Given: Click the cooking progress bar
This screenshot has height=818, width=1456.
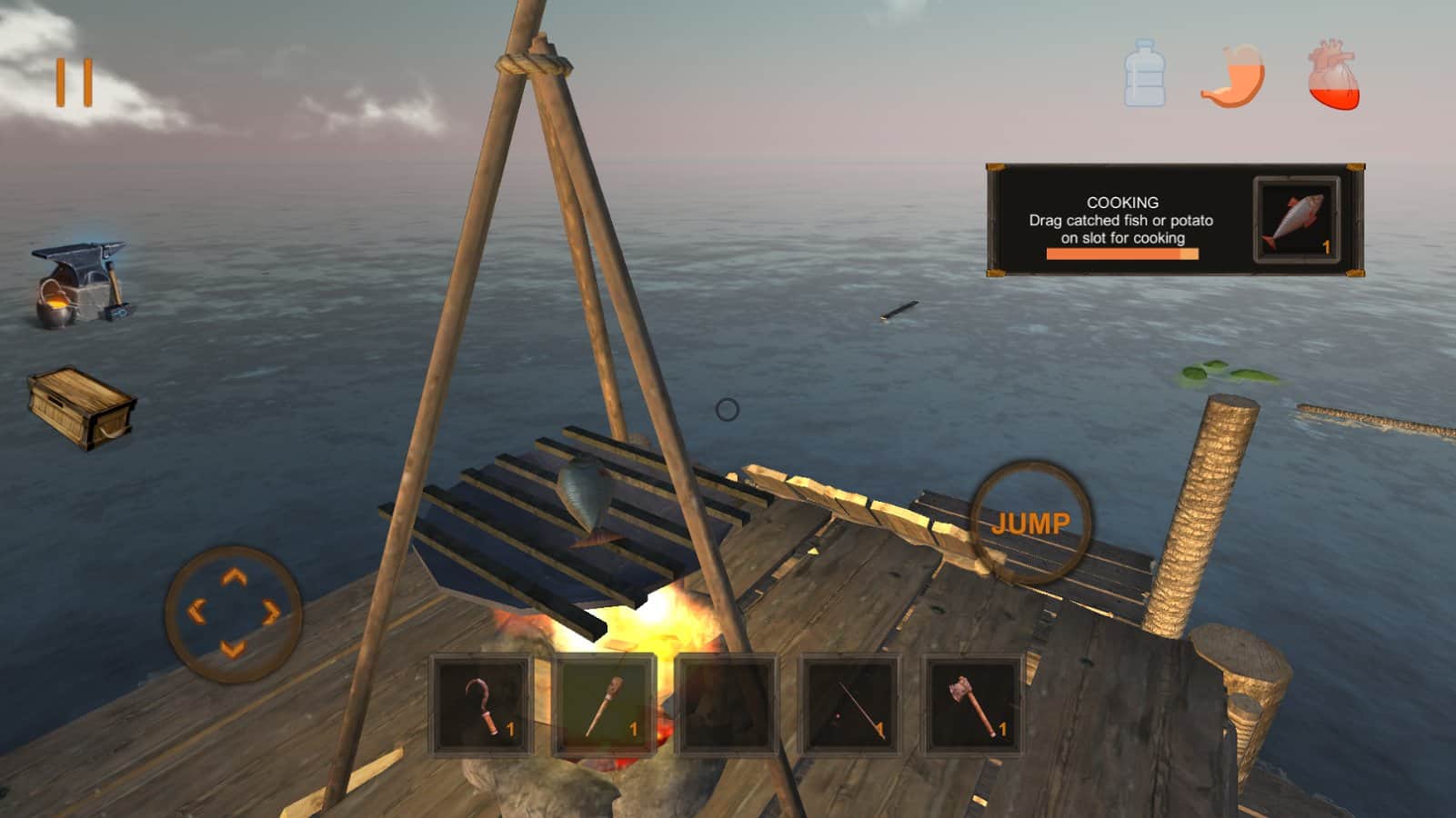Looking at the screenshot, I should click(x=1125, y=252).
